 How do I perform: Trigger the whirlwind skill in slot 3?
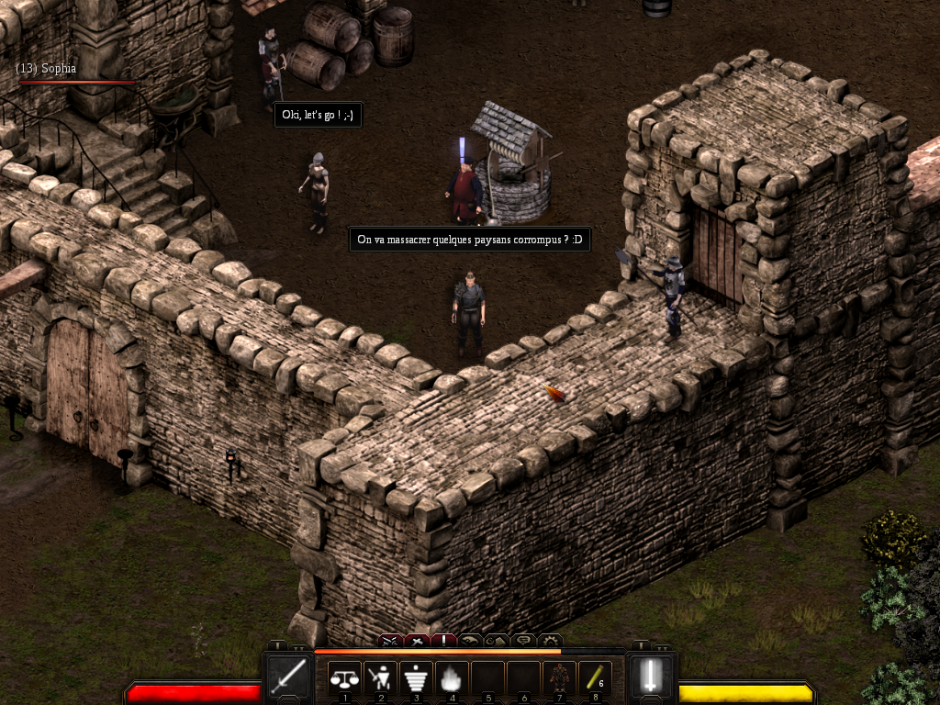tap(415, 678)
